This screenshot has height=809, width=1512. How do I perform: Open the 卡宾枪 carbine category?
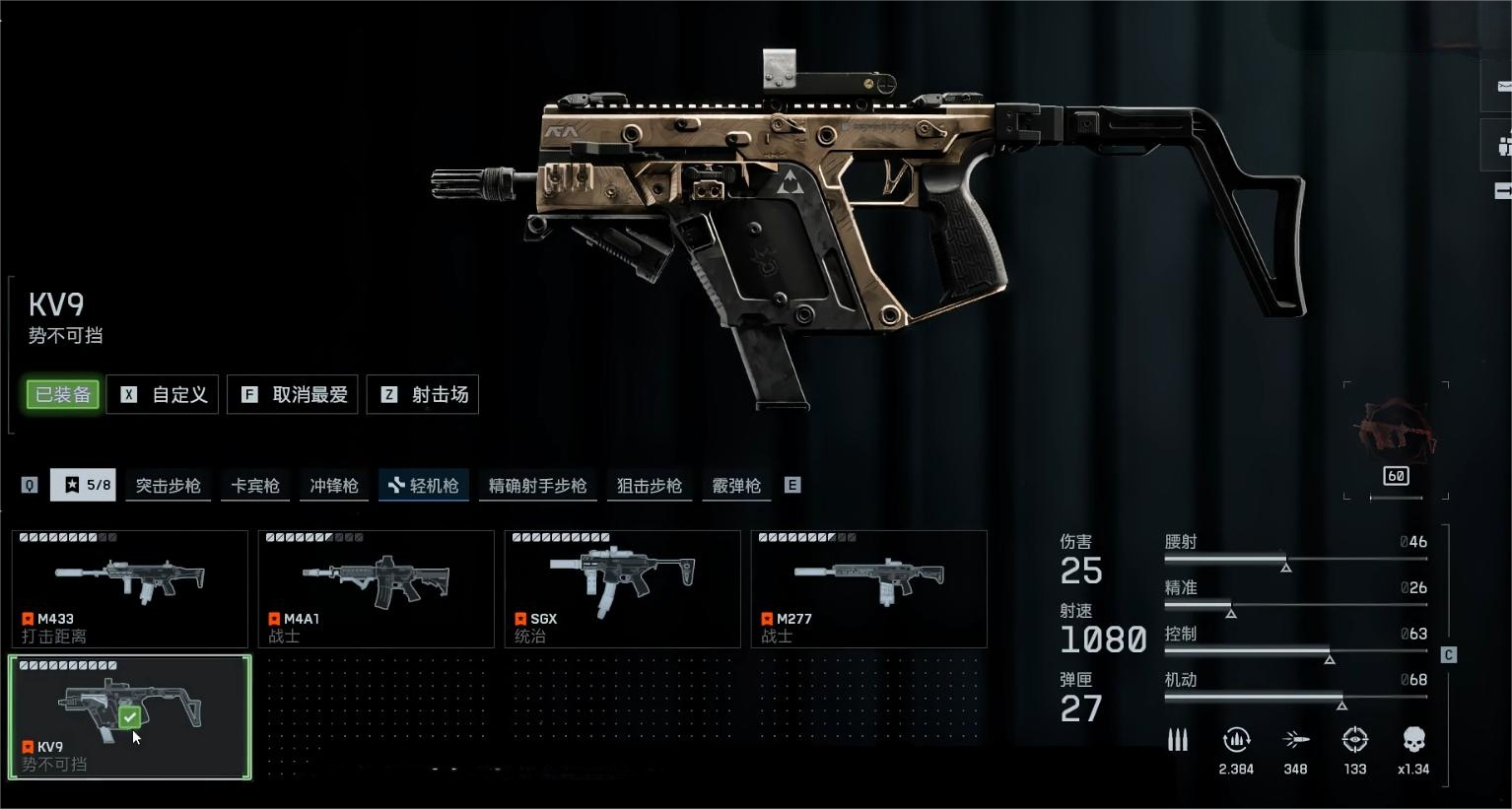point(255,486)
